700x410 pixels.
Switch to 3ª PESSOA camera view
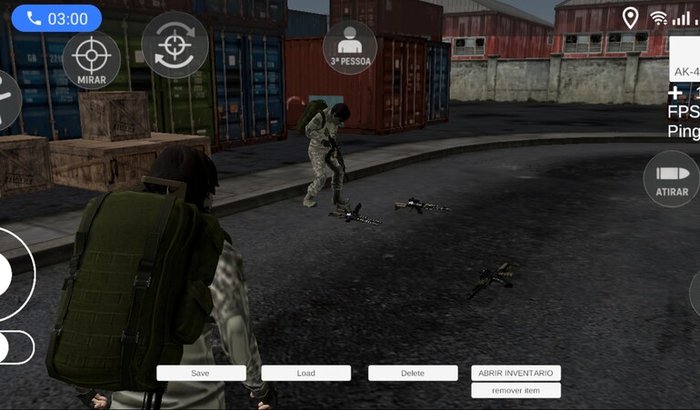click(350, 47)
